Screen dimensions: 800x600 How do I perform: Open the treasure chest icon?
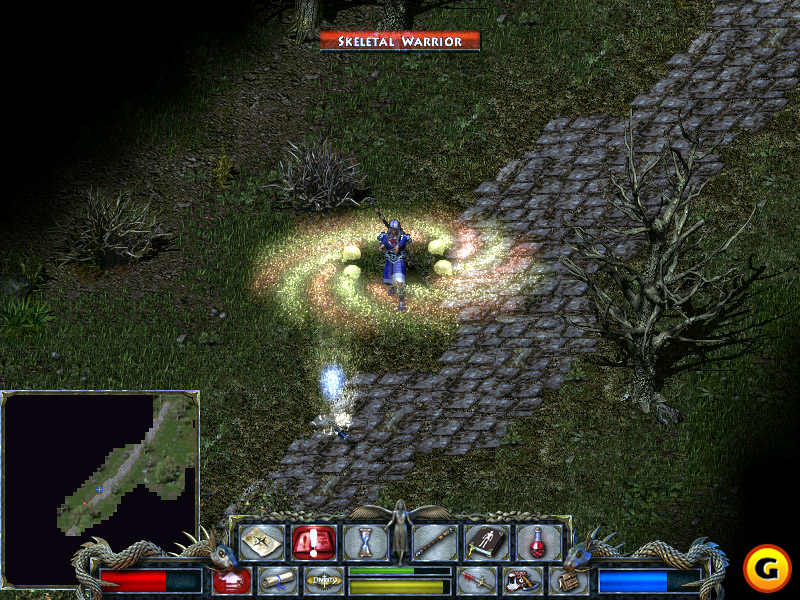coord(567,580)
